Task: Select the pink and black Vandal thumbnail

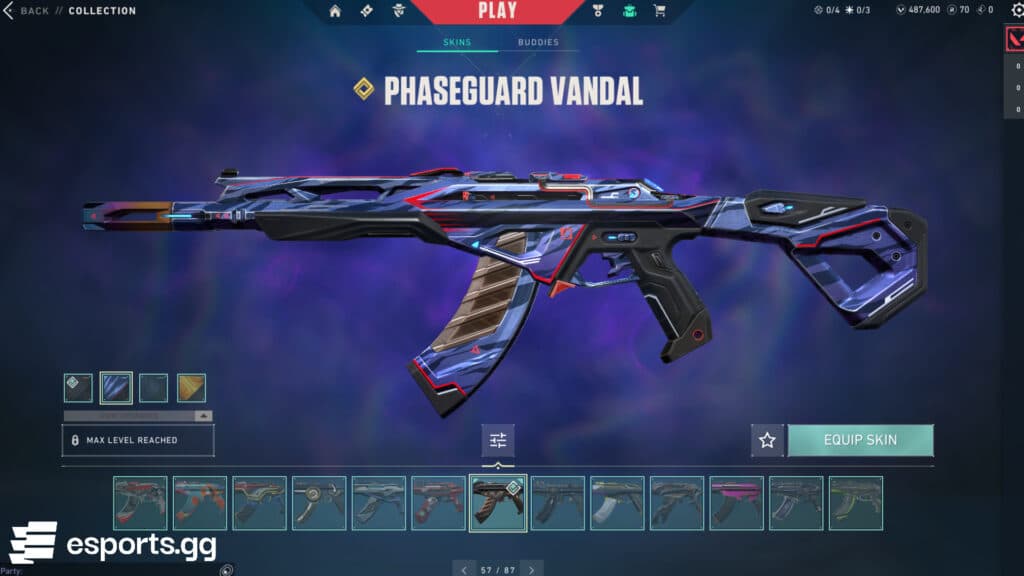Action: [x=736, y=503]
